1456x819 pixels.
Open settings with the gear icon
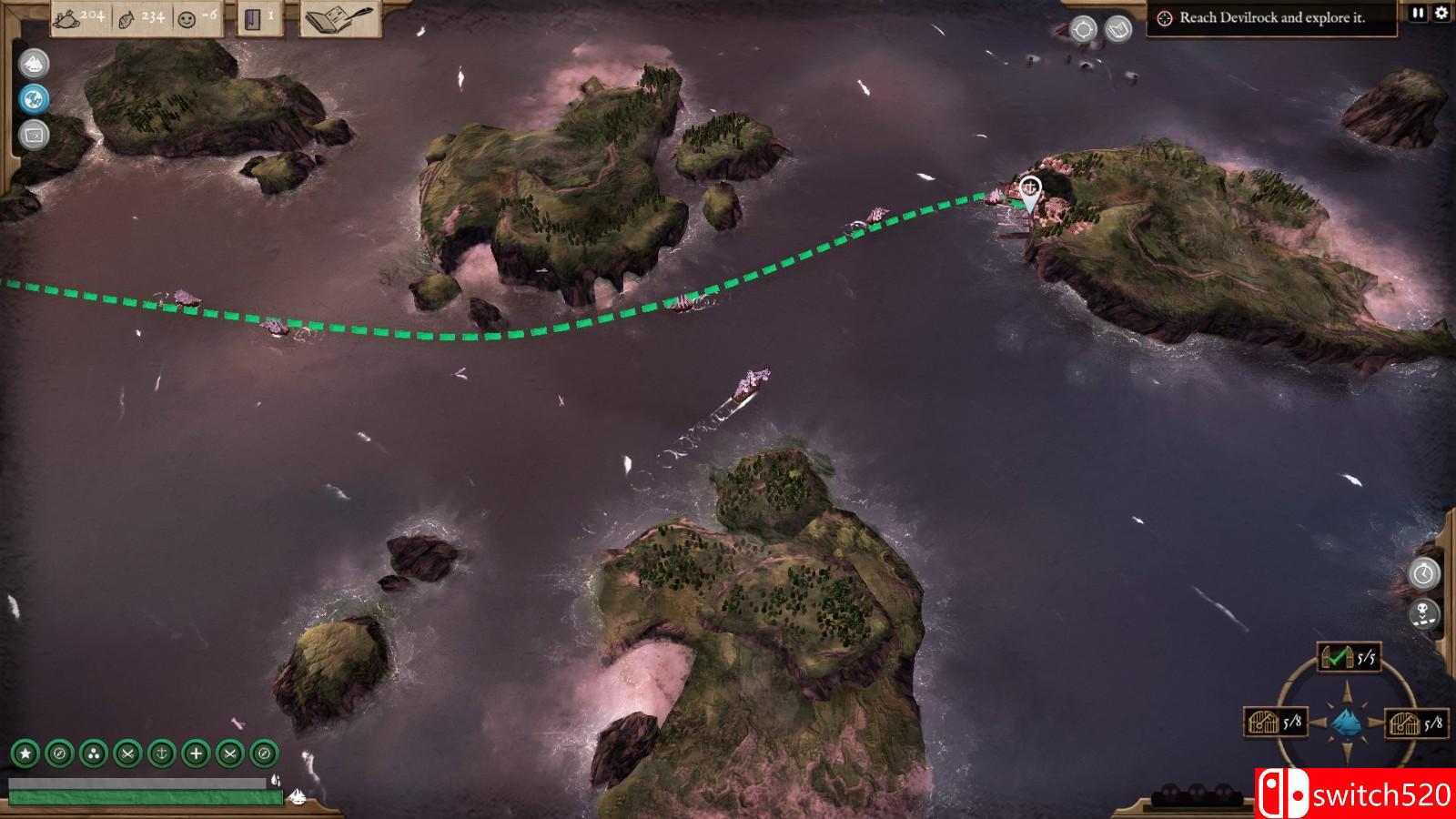(1441, 13)
